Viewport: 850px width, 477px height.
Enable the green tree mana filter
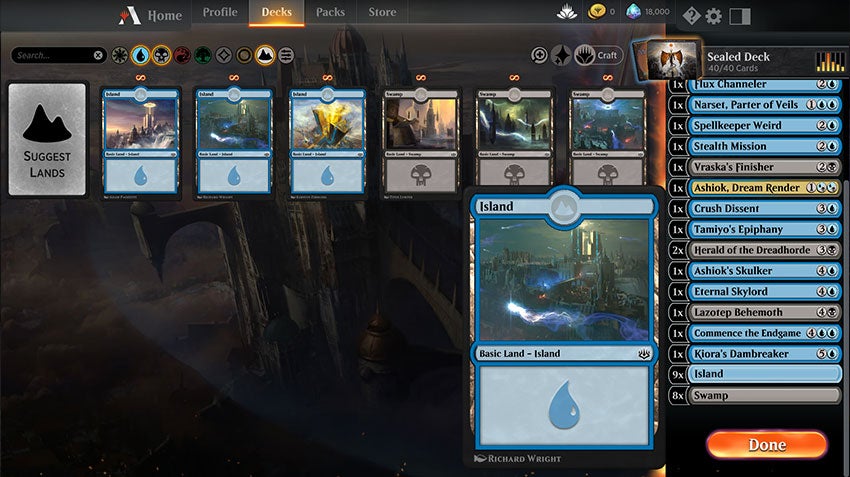click(203, 55)
